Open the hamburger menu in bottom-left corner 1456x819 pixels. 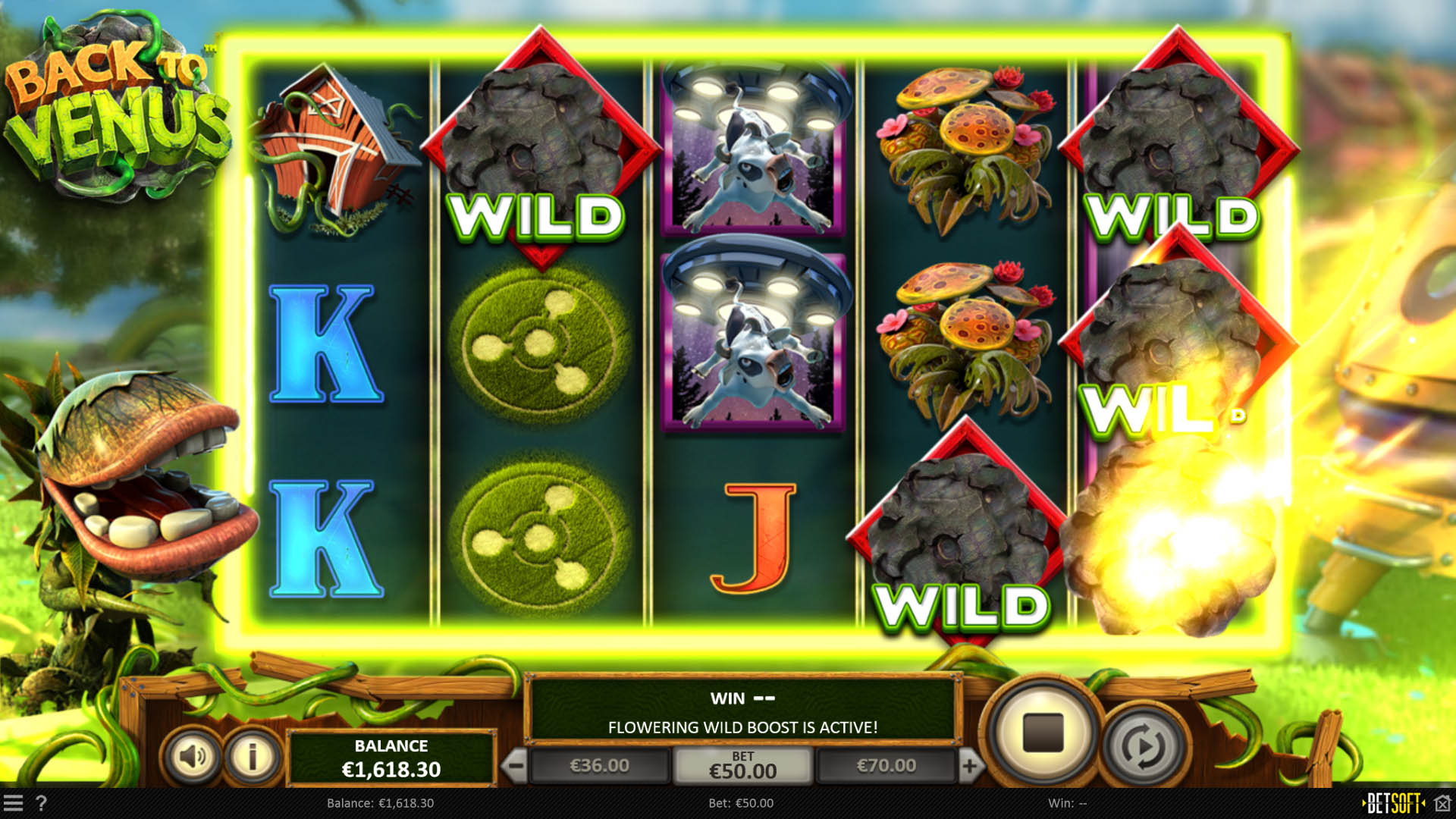point(15,802)
